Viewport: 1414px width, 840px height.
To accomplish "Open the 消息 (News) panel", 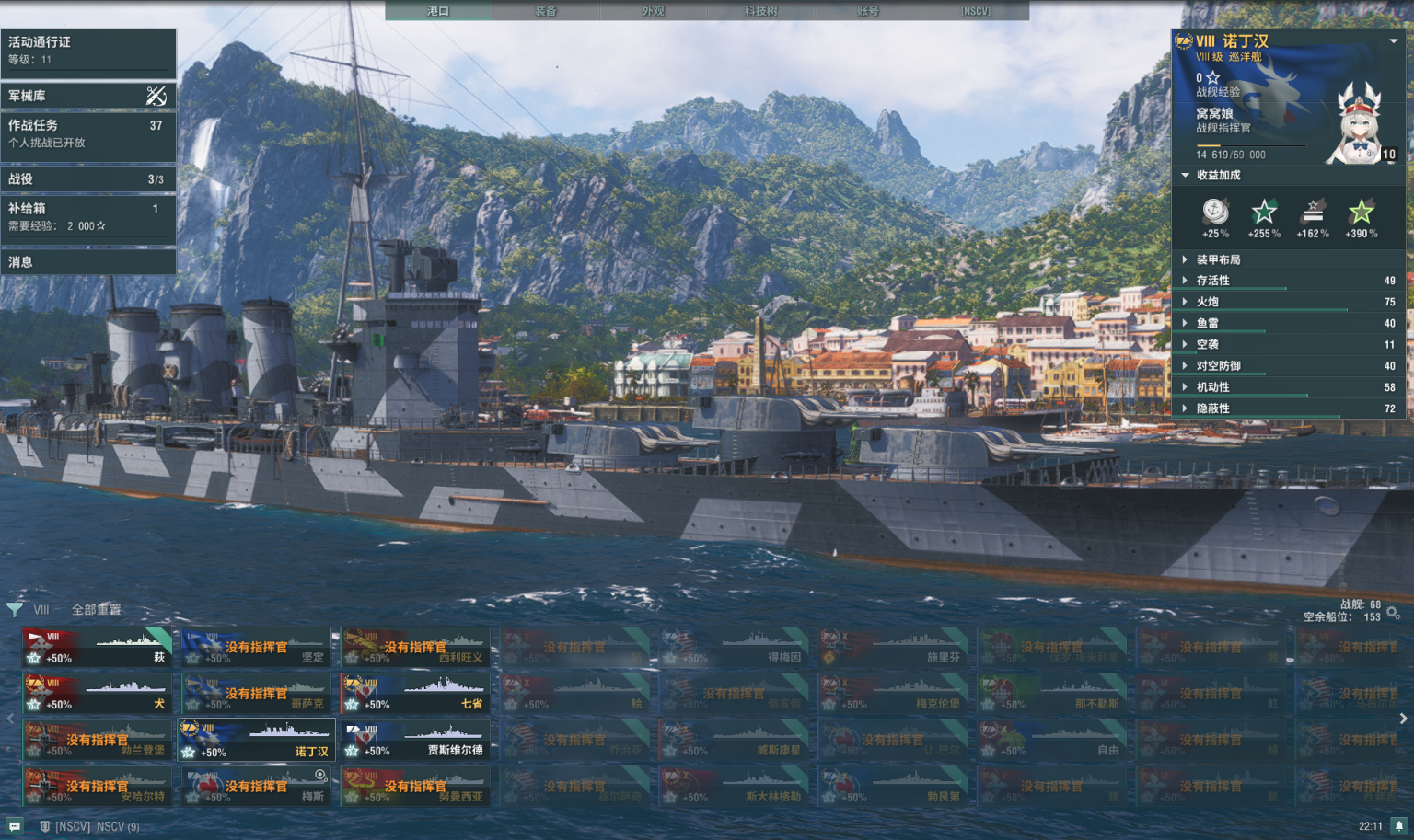I will (x=88, y=262).
